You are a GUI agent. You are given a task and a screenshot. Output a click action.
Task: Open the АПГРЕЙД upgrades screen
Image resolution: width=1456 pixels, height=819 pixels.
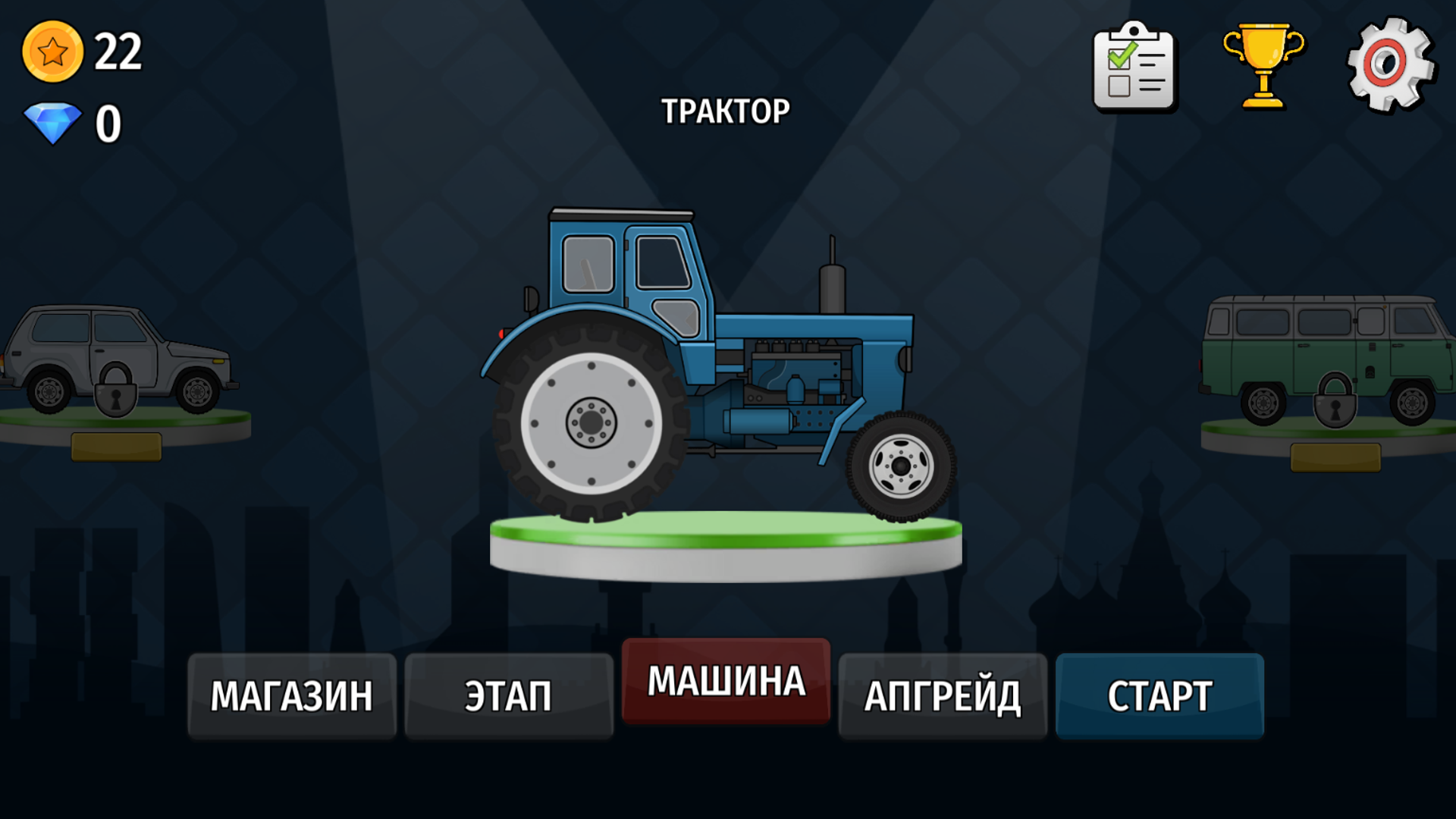coord(943,693)
